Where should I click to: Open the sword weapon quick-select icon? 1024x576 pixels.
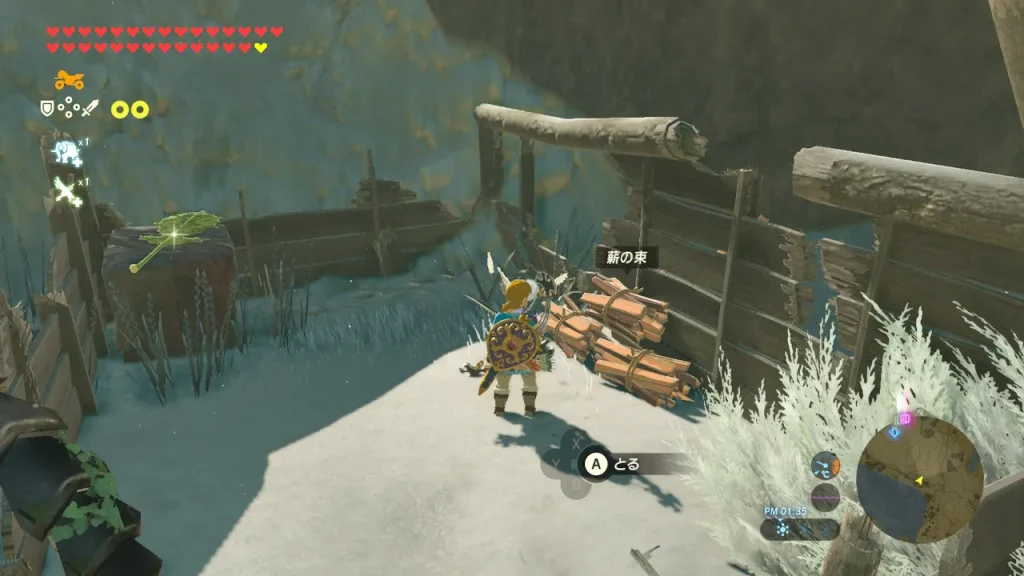point(91,108)
